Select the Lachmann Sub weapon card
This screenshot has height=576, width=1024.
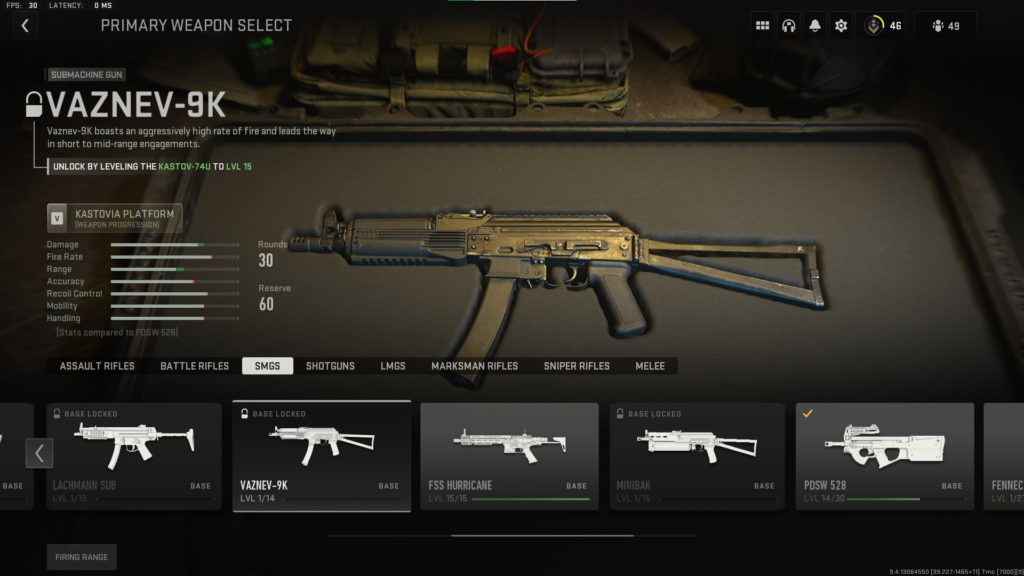point(133,456)
